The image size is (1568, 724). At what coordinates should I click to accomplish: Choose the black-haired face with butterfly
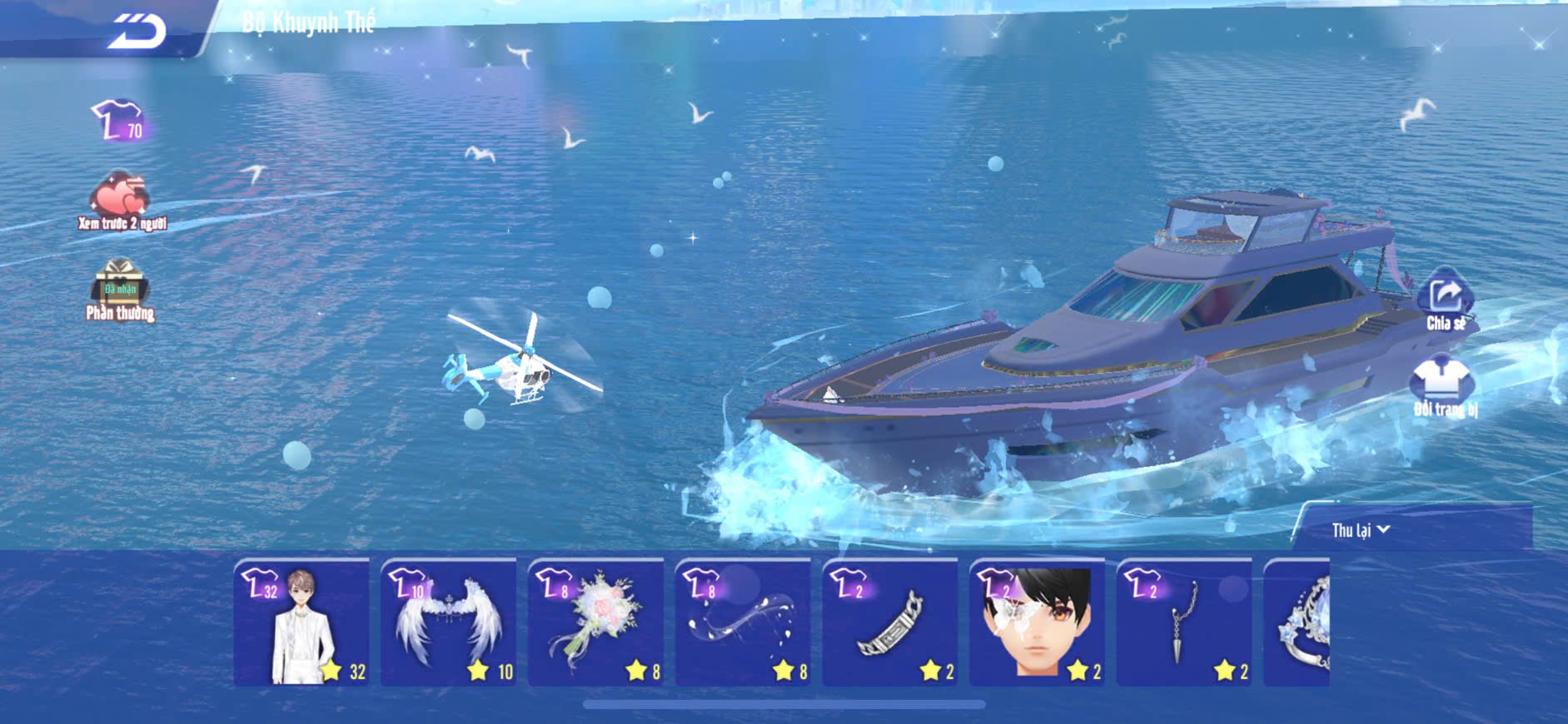tap(1038, 622)
